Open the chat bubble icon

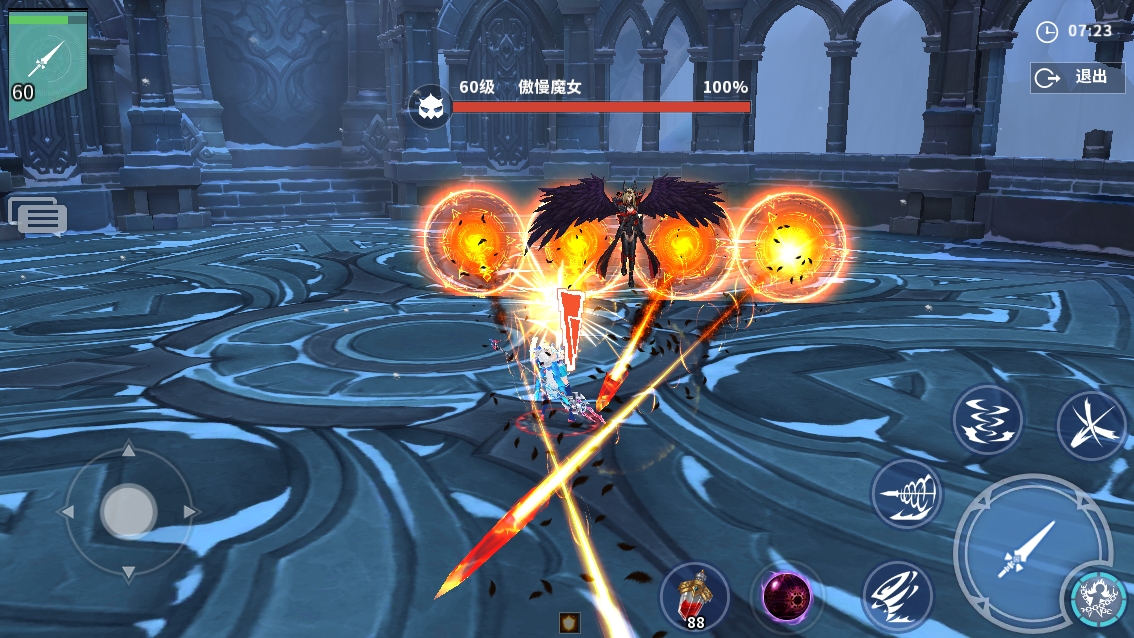(x=37, y=215)
